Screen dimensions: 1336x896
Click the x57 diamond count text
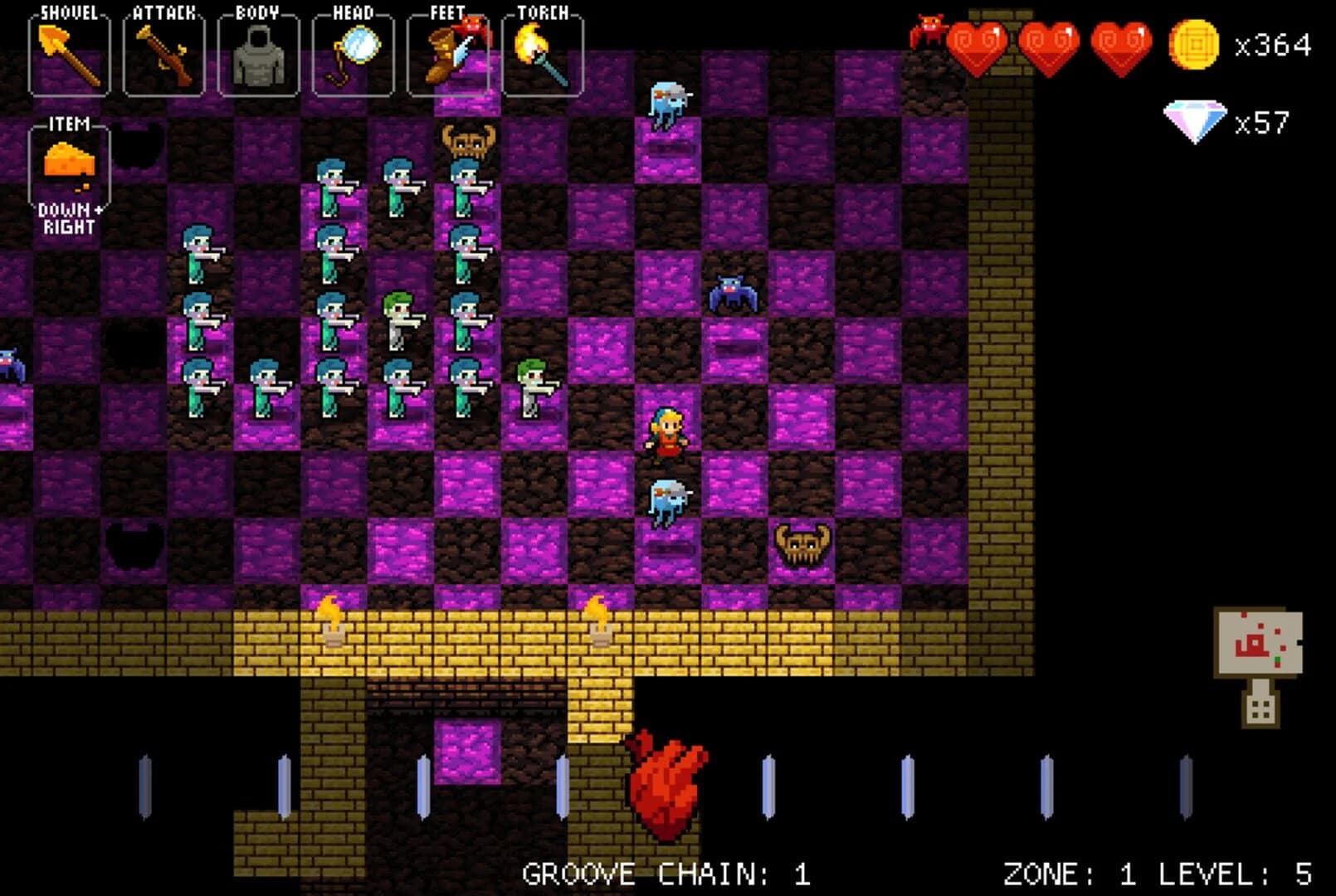click(x=1261, y=122)
